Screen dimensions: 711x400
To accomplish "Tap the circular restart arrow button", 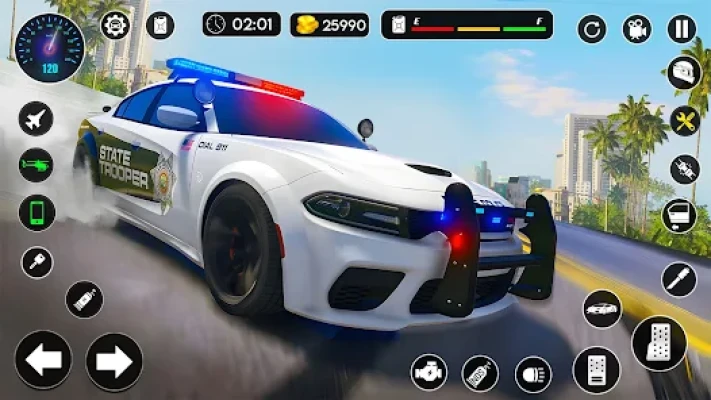I will point(592,29).
